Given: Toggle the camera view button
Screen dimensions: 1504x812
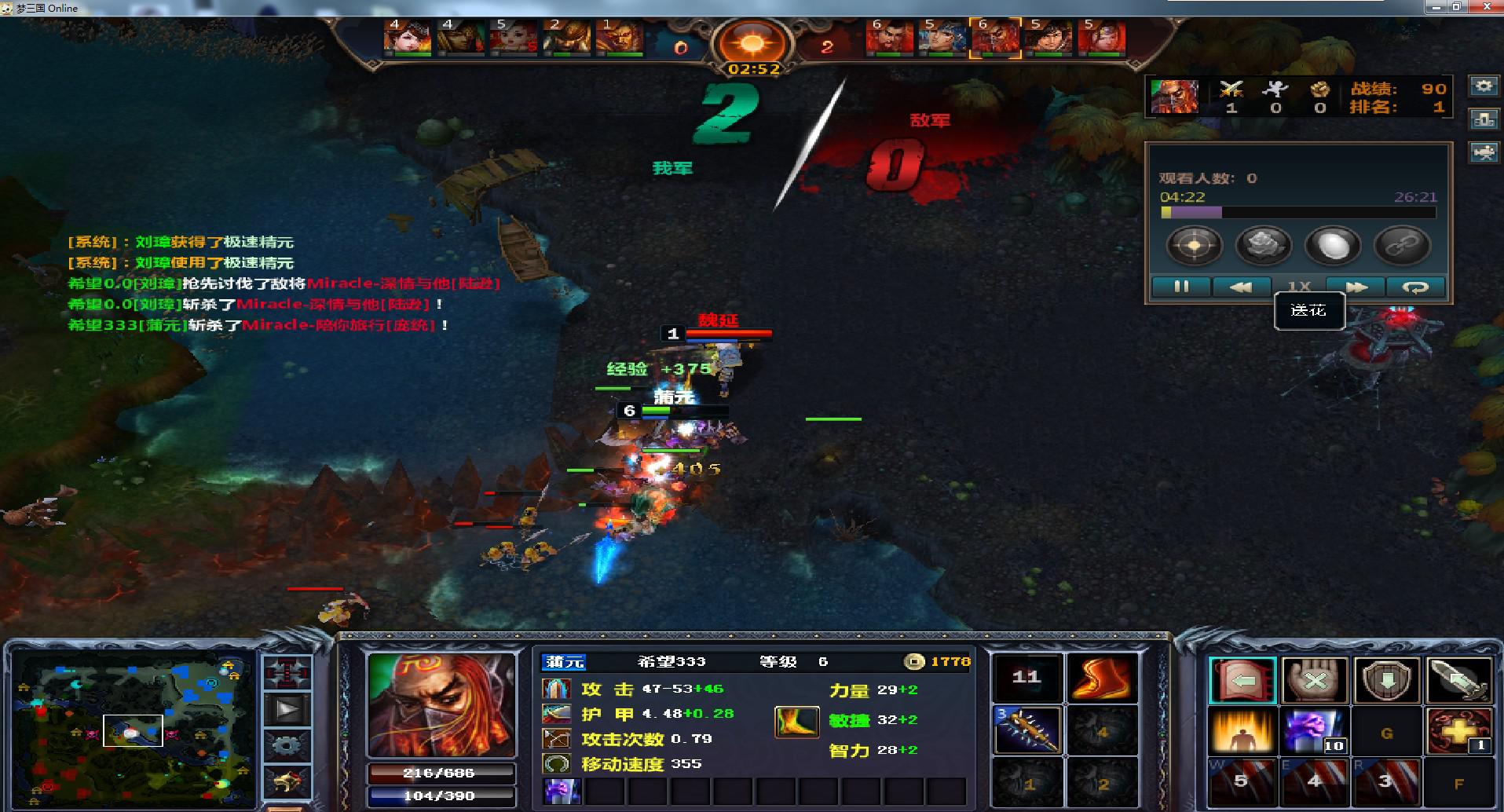Looking at the screenshot, I should pyautogui.click(x=1484, y=152).
